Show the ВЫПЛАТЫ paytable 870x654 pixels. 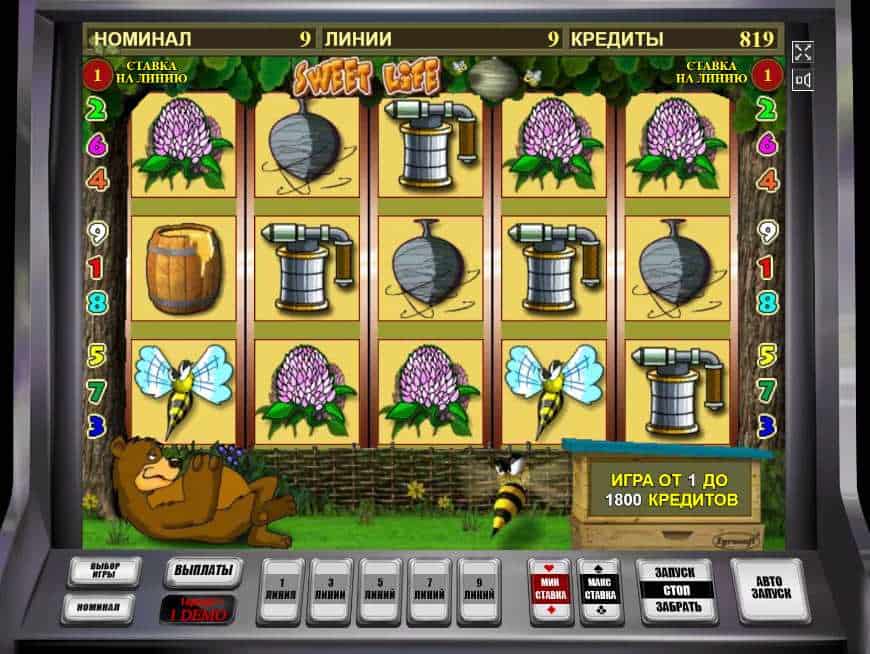203,572
